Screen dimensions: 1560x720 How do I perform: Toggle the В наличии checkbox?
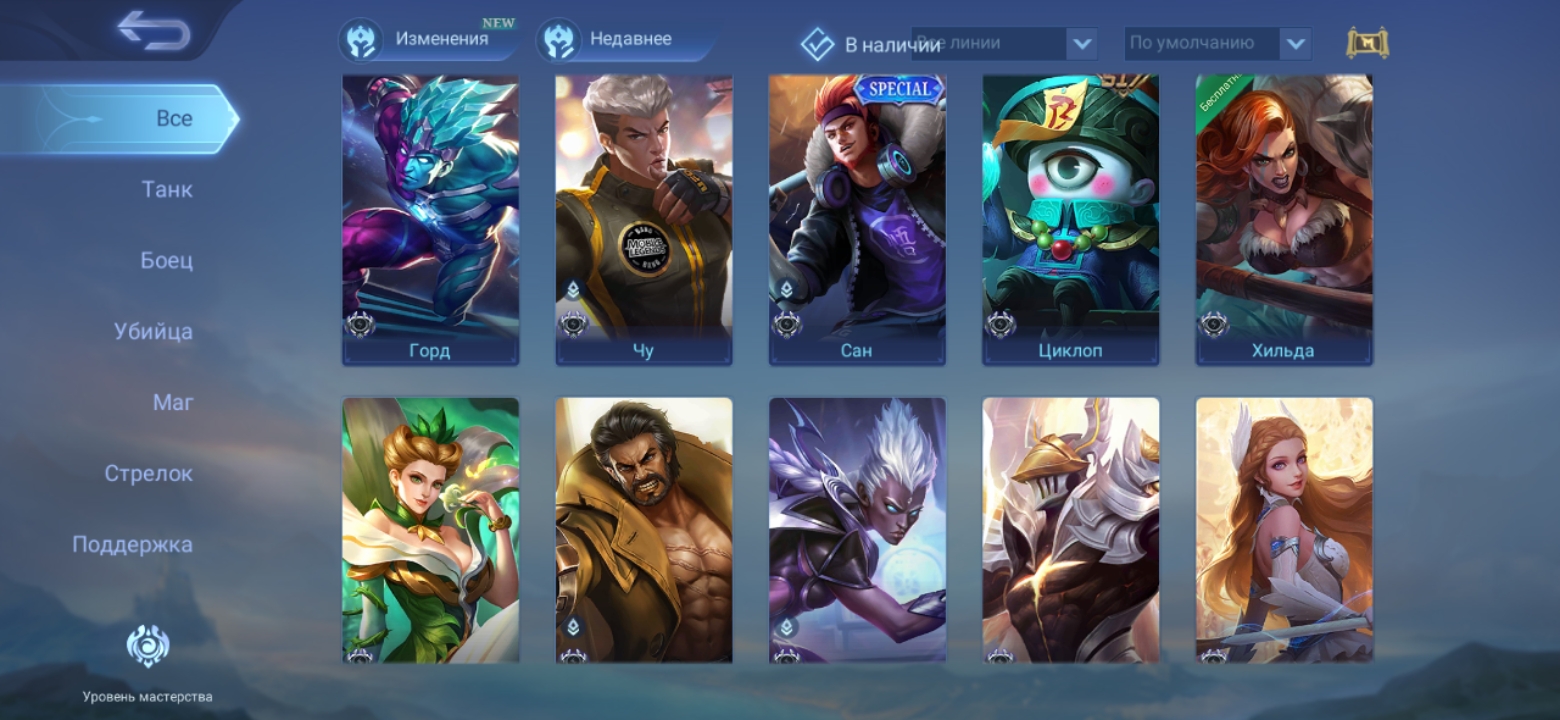point(818,44)
